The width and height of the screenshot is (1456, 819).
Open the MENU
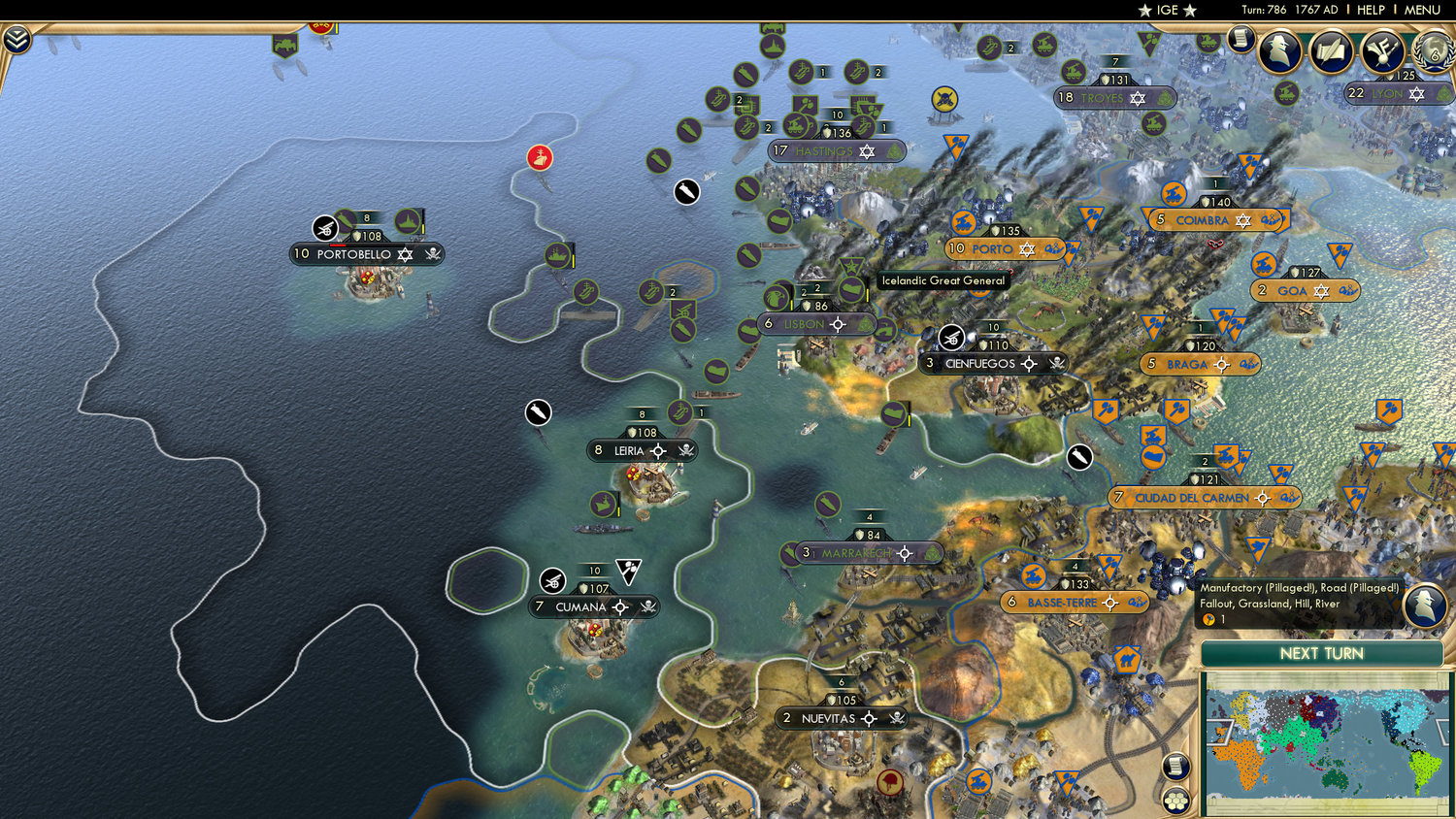[1423, 10]
